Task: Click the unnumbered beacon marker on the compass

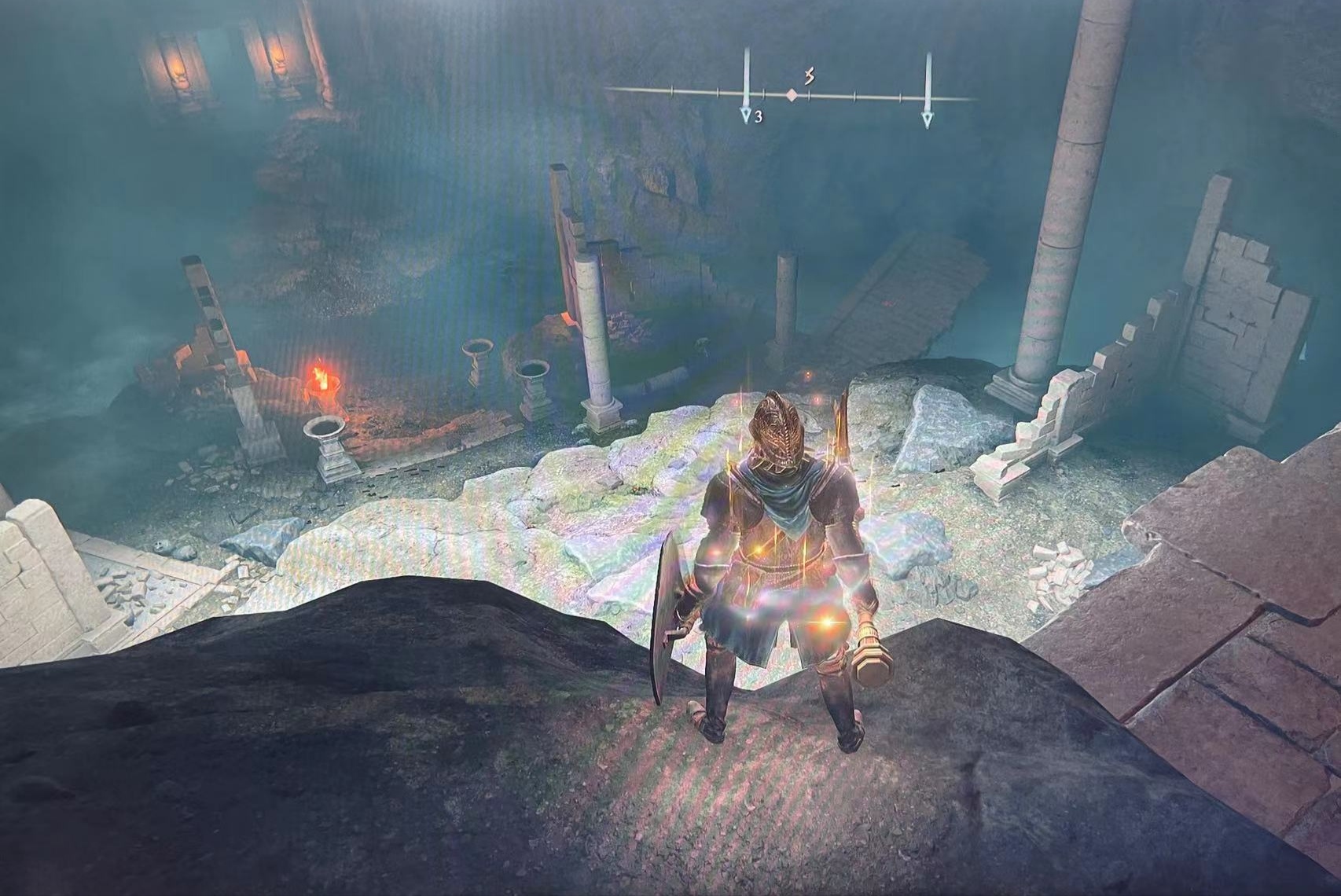Action: pyautogui.click(x=928, y=118)
